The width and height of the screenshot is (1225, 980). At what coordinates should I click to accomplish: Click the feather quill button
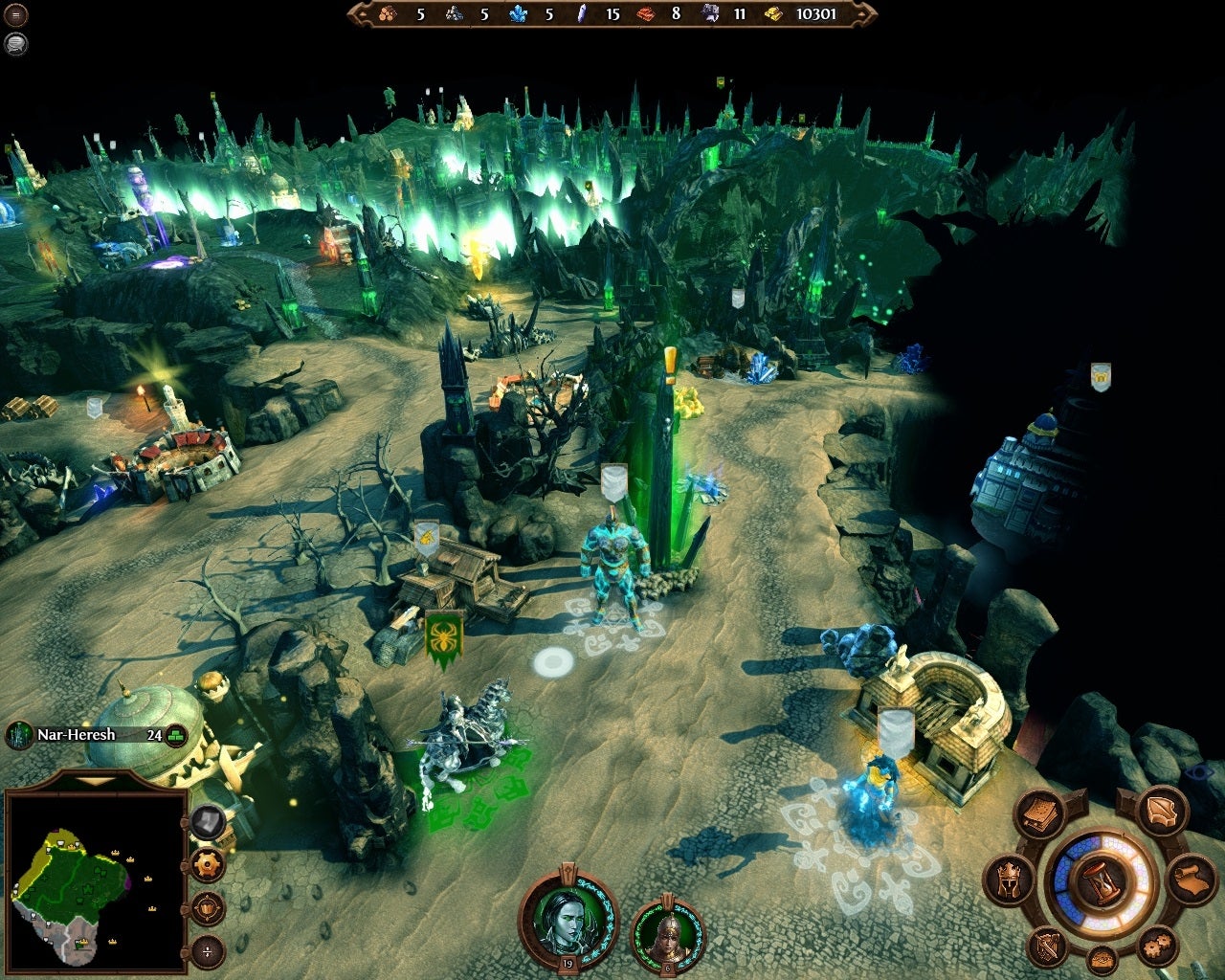click(x=1162, y=811)
